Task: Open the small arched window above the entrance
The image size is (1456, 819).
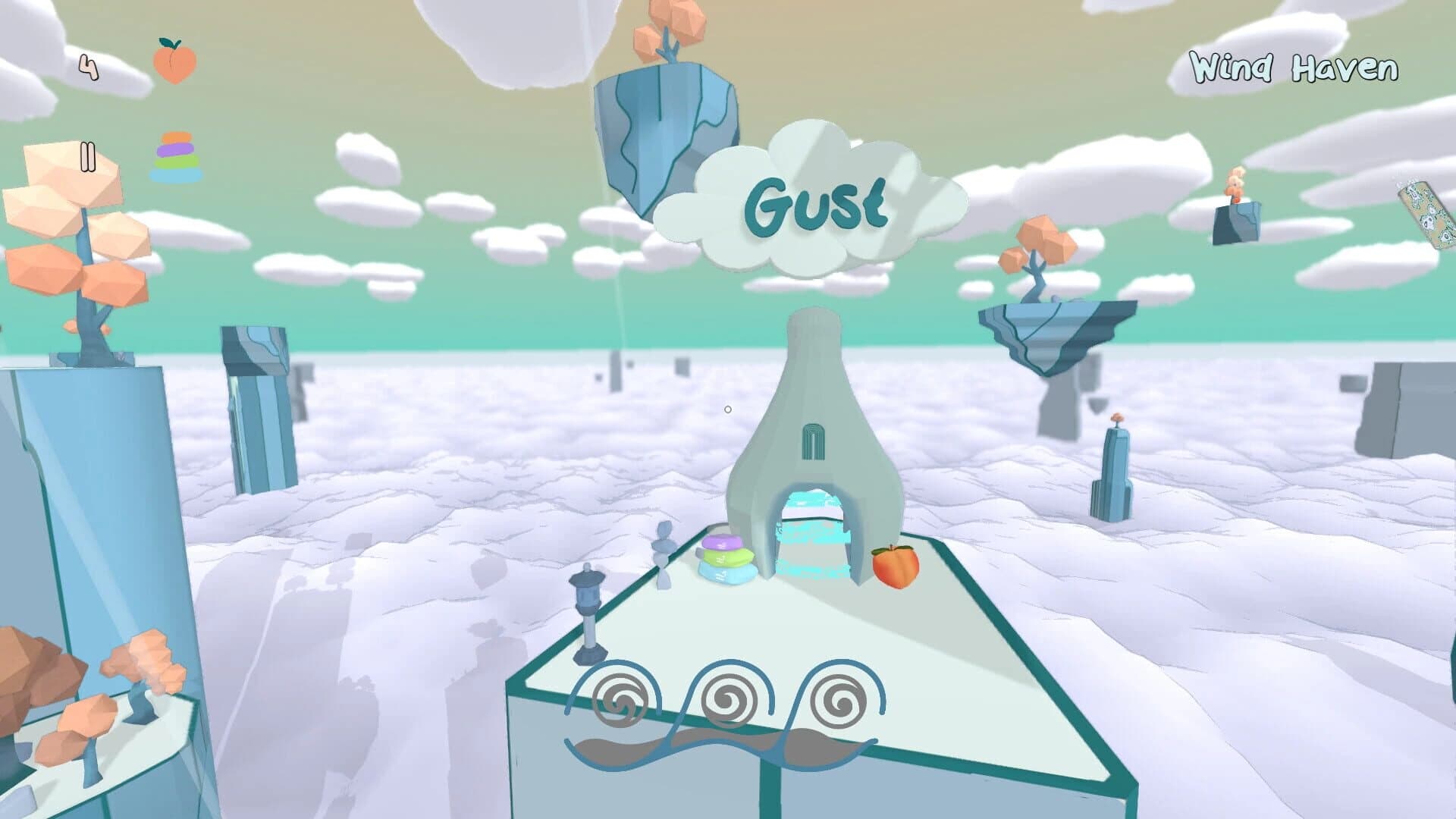Action: (x=812, y=441)
